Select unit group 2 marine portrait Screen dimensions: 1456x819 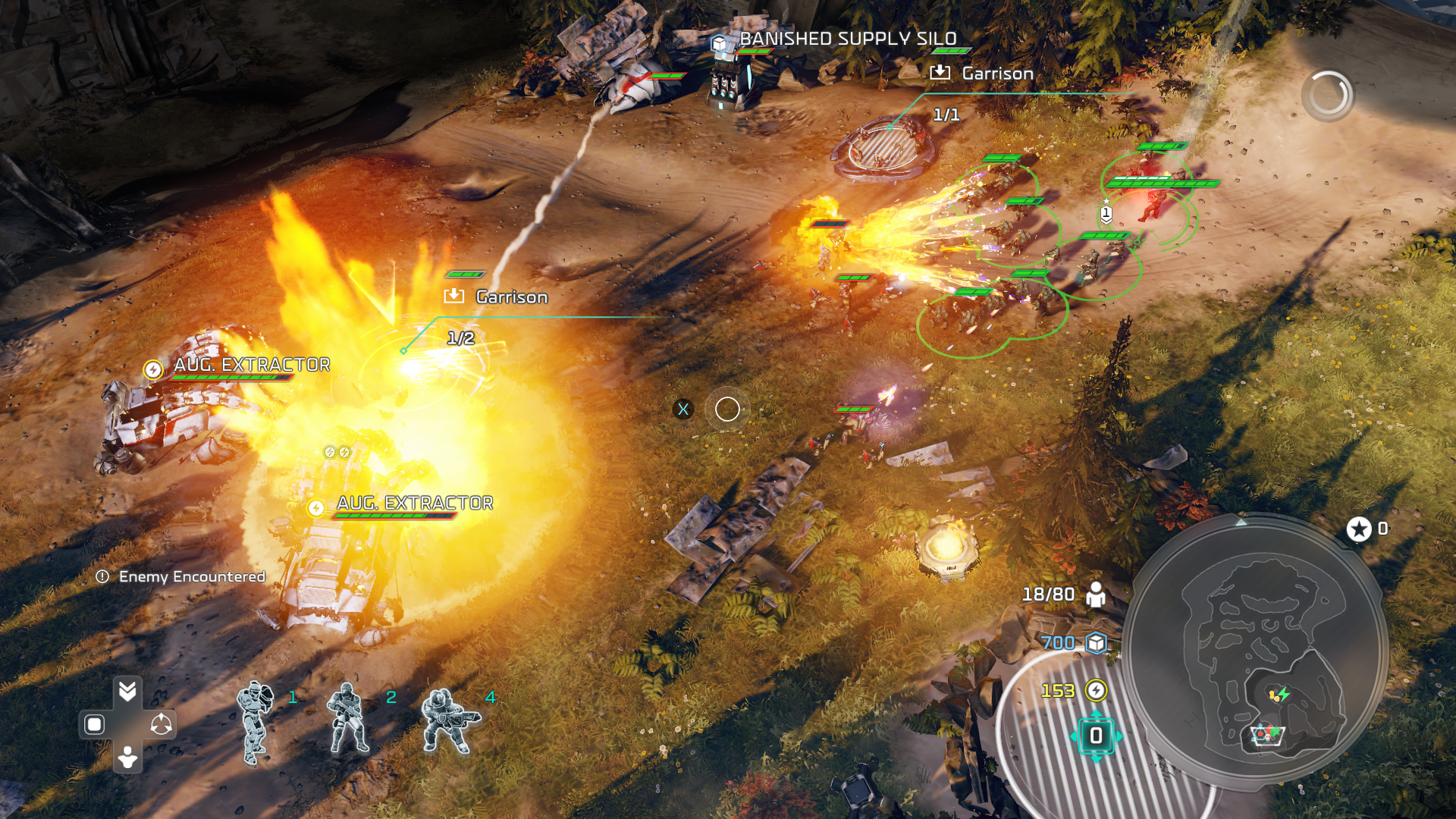(348, 719)
